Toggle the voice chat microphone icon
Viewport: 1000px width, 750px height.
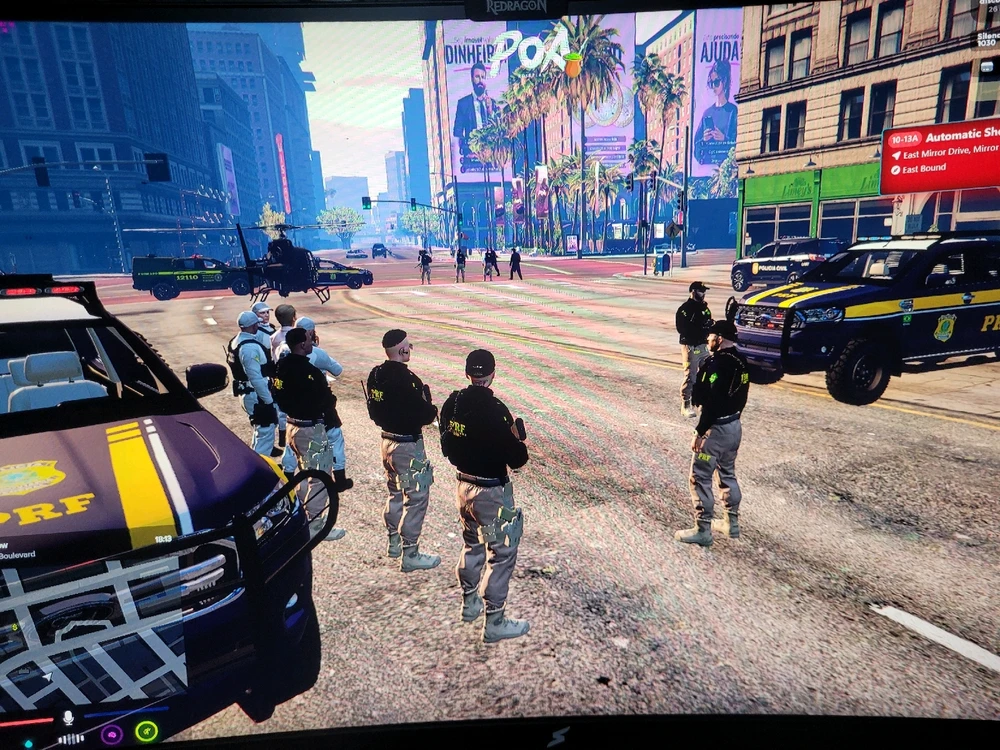(x=68, y=718)
